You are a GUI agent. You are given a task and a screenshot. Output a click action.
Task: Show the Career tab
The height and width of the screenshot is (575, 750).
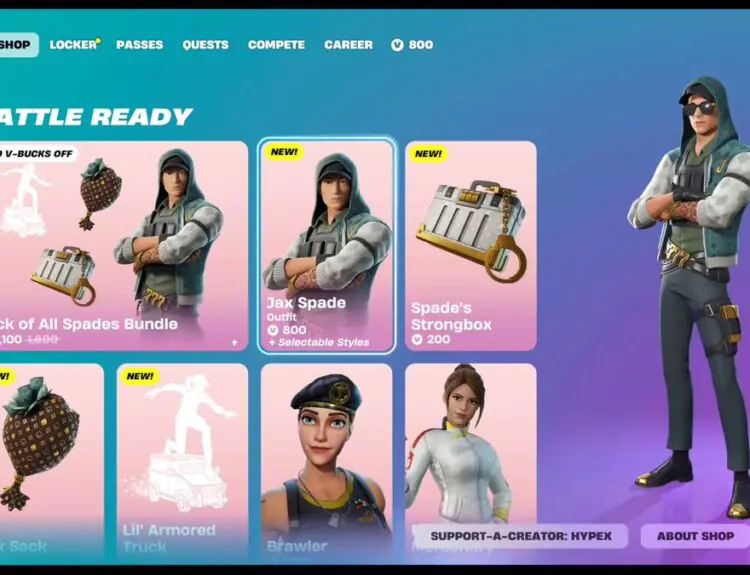(x=348, y=45)
